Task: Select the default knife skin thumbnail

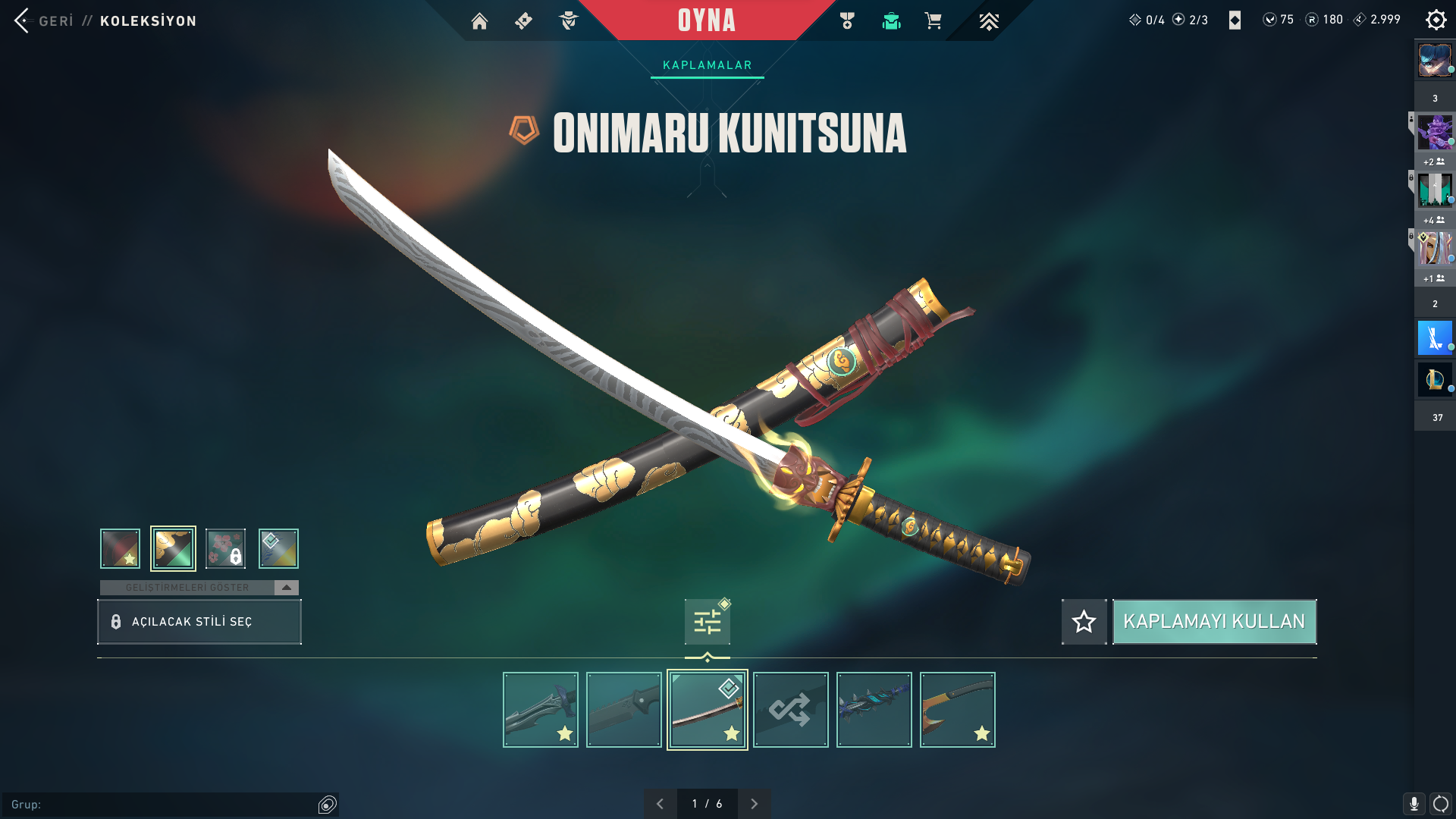Action: click(623, 710)
